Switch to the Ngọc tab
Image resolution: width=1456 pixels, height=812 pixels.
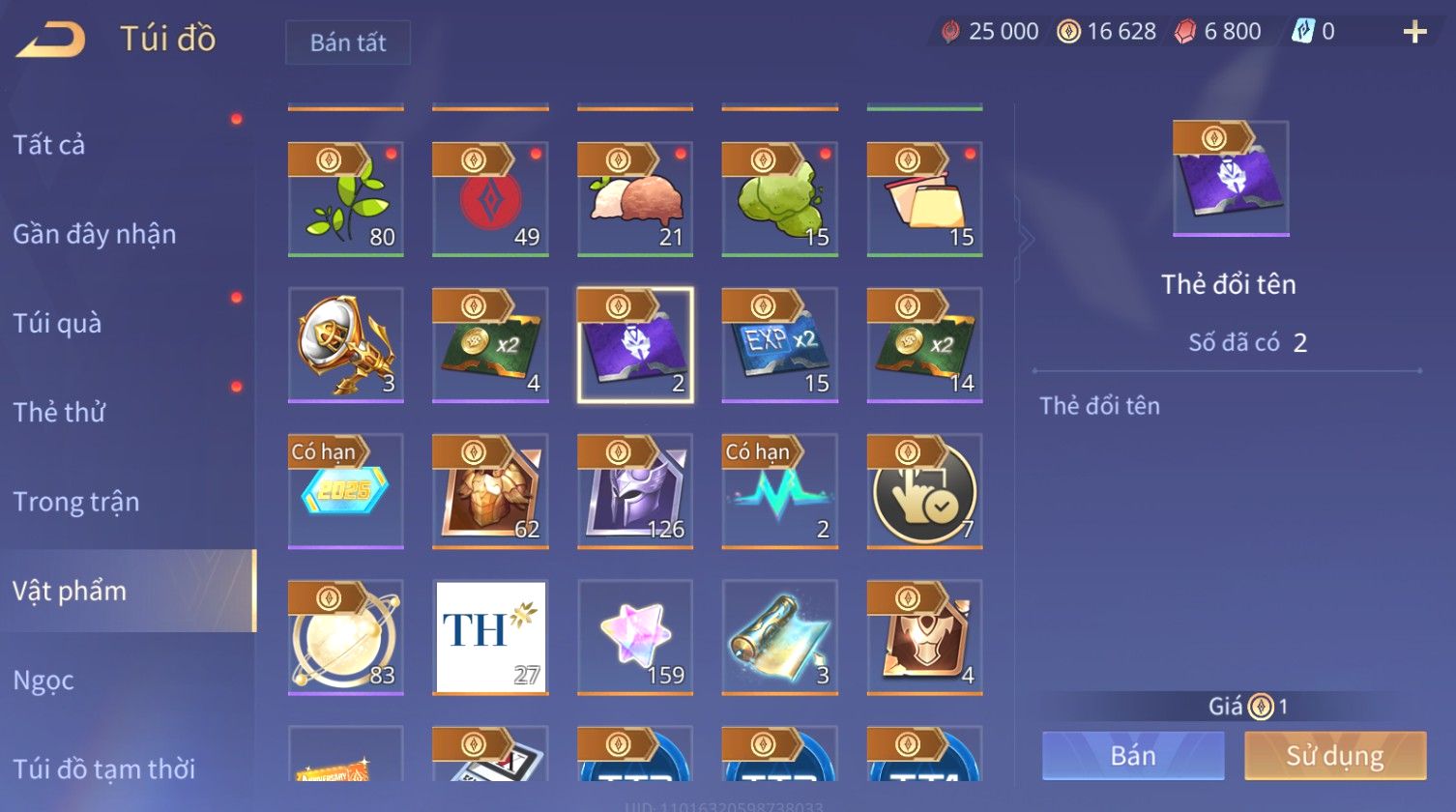[x=44, y=681]
